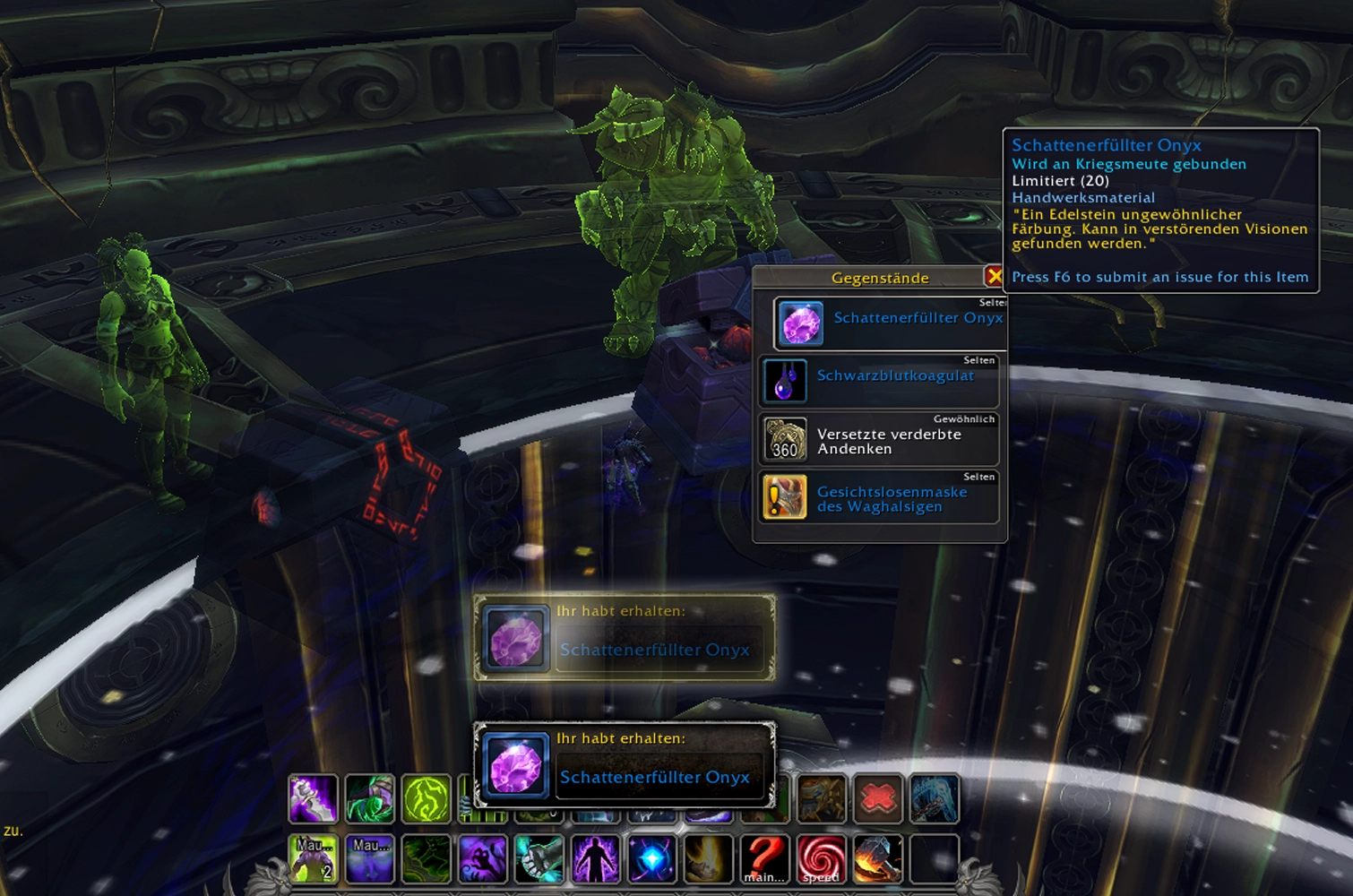Click the bright Schattenerfüllter Onyx received toast
1353x896 pixels.
click(x=624, y=764)
